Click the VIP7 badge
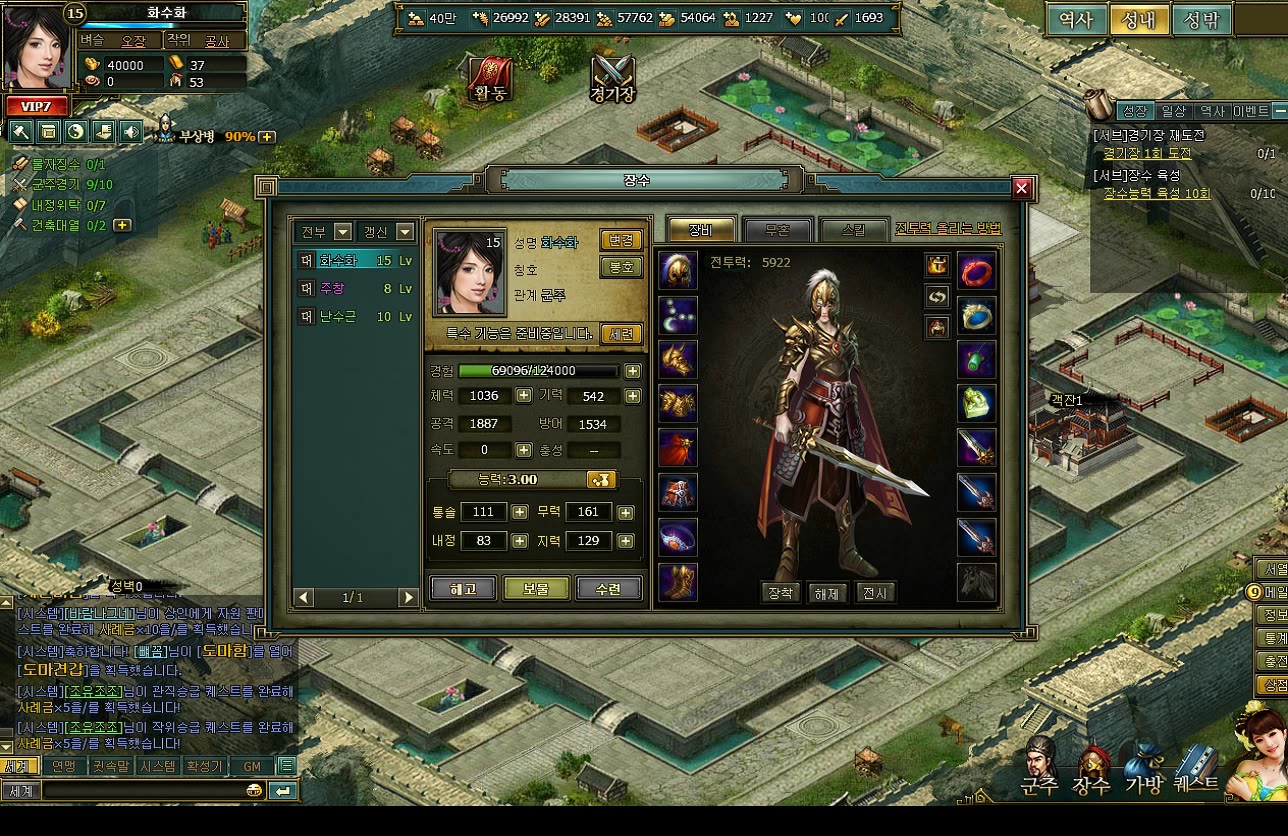 click(37, 106)
